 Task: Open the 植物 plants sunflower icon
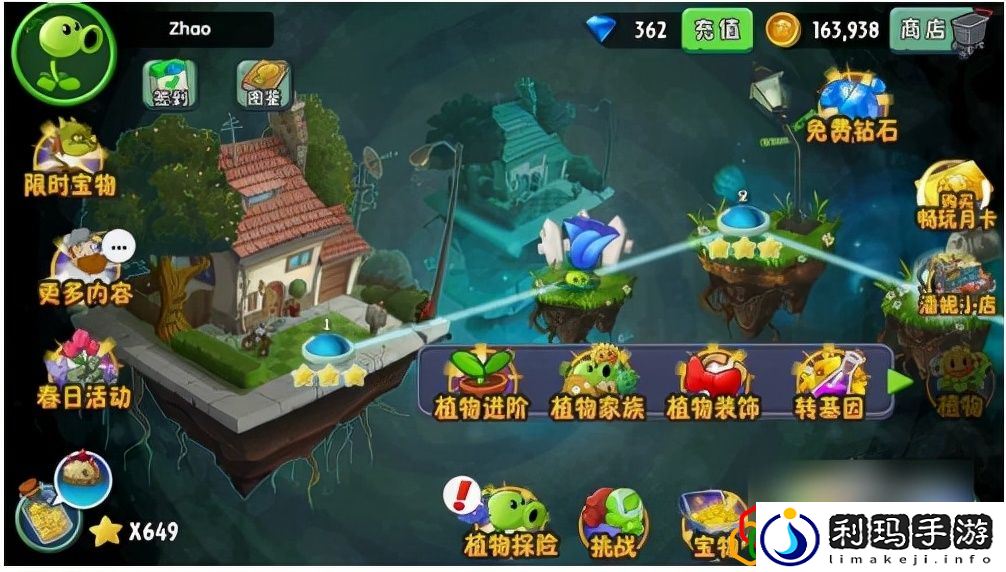(960, 380)
